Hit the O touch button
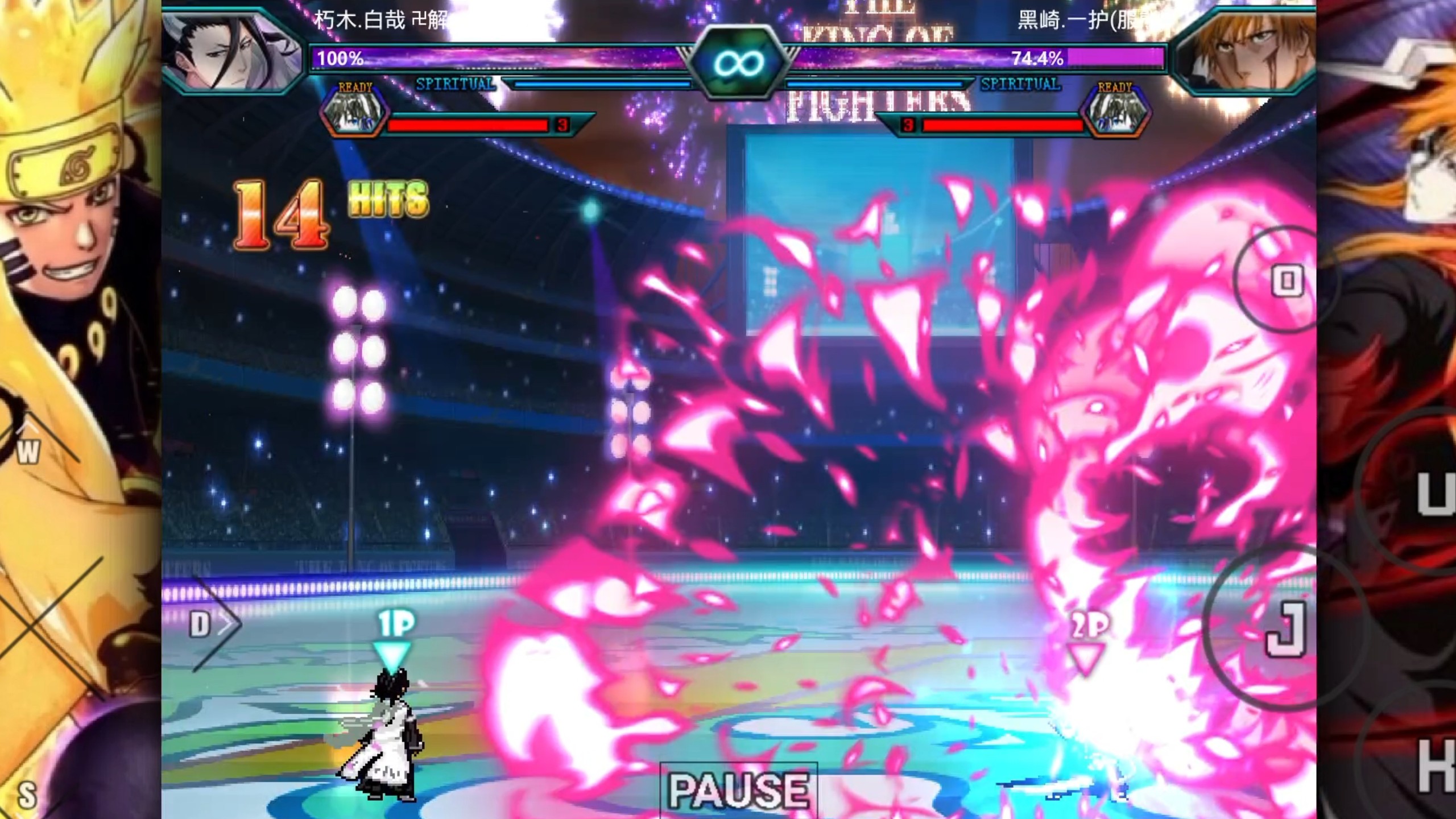This screenshot has height=819, width=1456. (1287, 280)
